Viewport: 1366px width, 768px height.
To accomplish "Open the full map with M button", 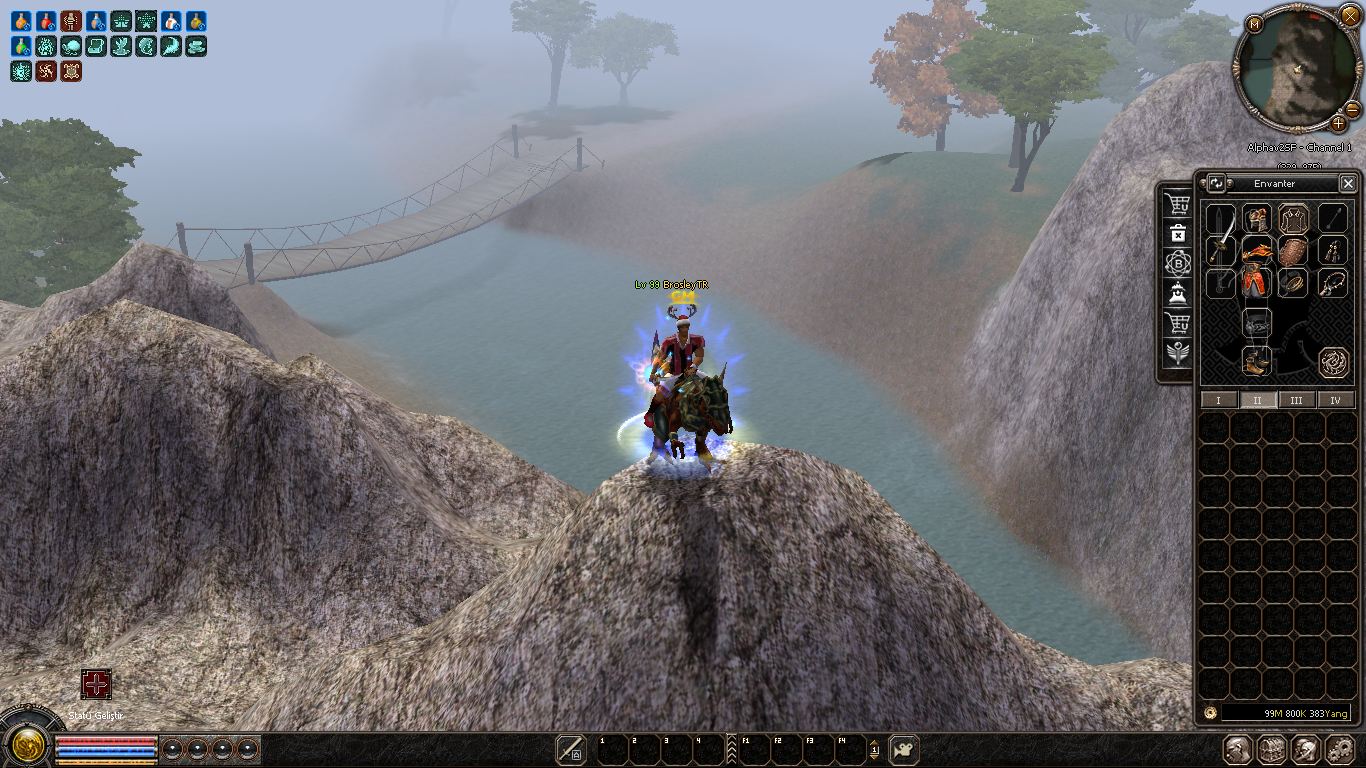I will [1254, 24].
